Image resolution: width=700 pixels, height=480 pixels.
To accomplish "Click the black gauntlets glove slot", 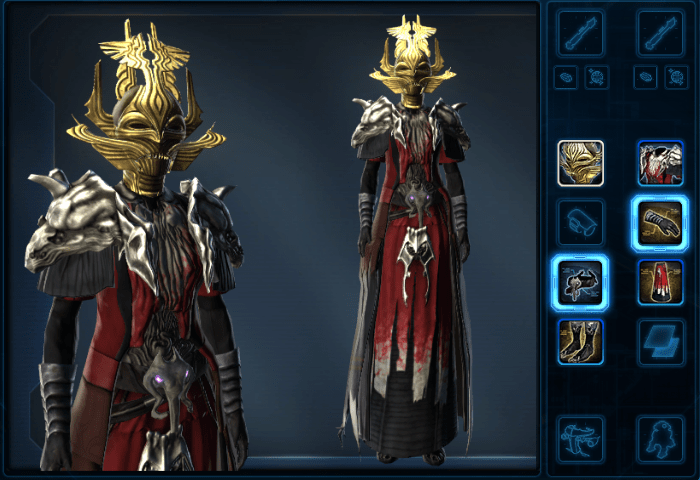I will click(x=660, y=222).
